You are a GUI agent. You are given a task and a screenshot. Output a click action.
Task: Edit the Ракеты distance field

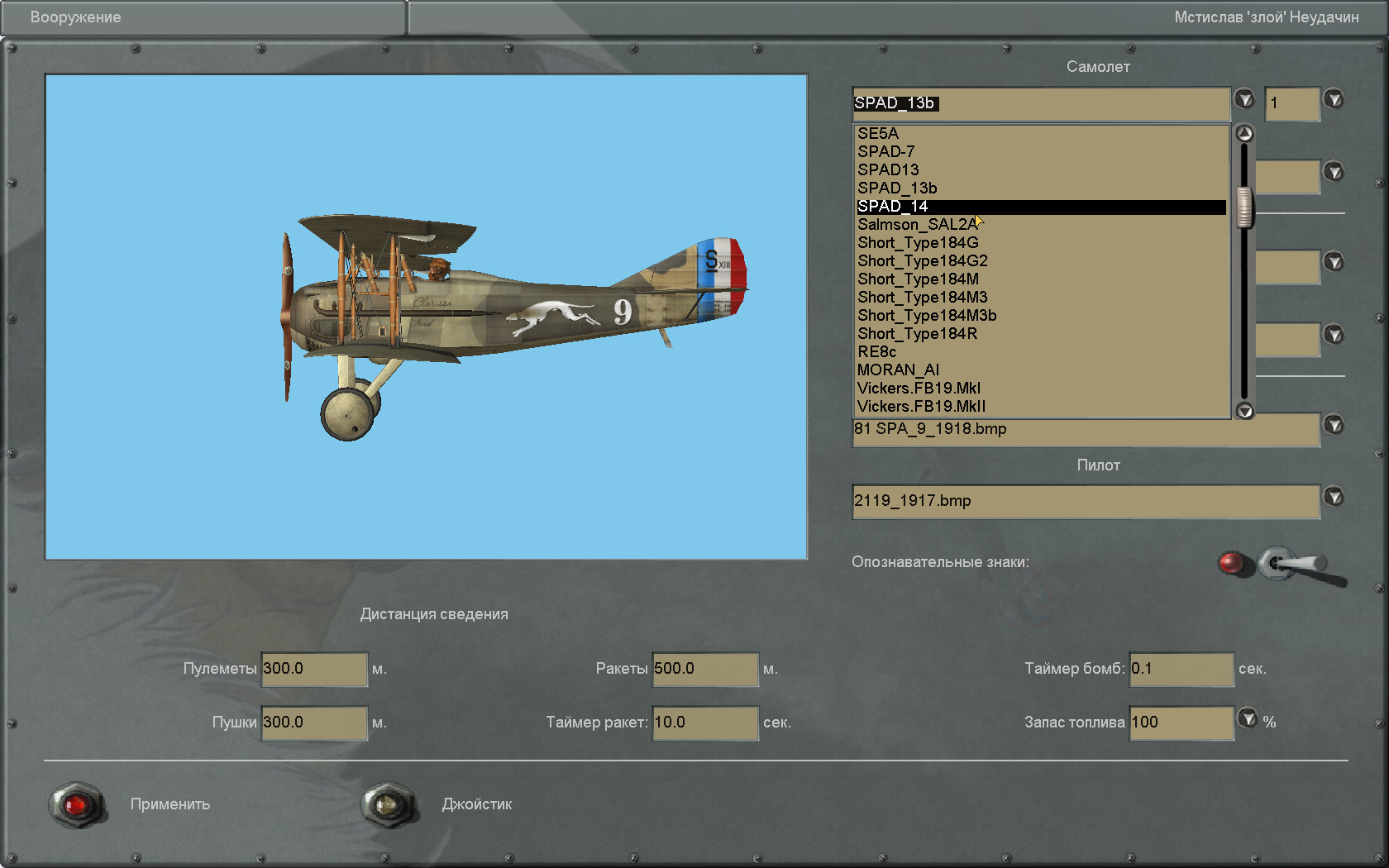pos(704,669)
